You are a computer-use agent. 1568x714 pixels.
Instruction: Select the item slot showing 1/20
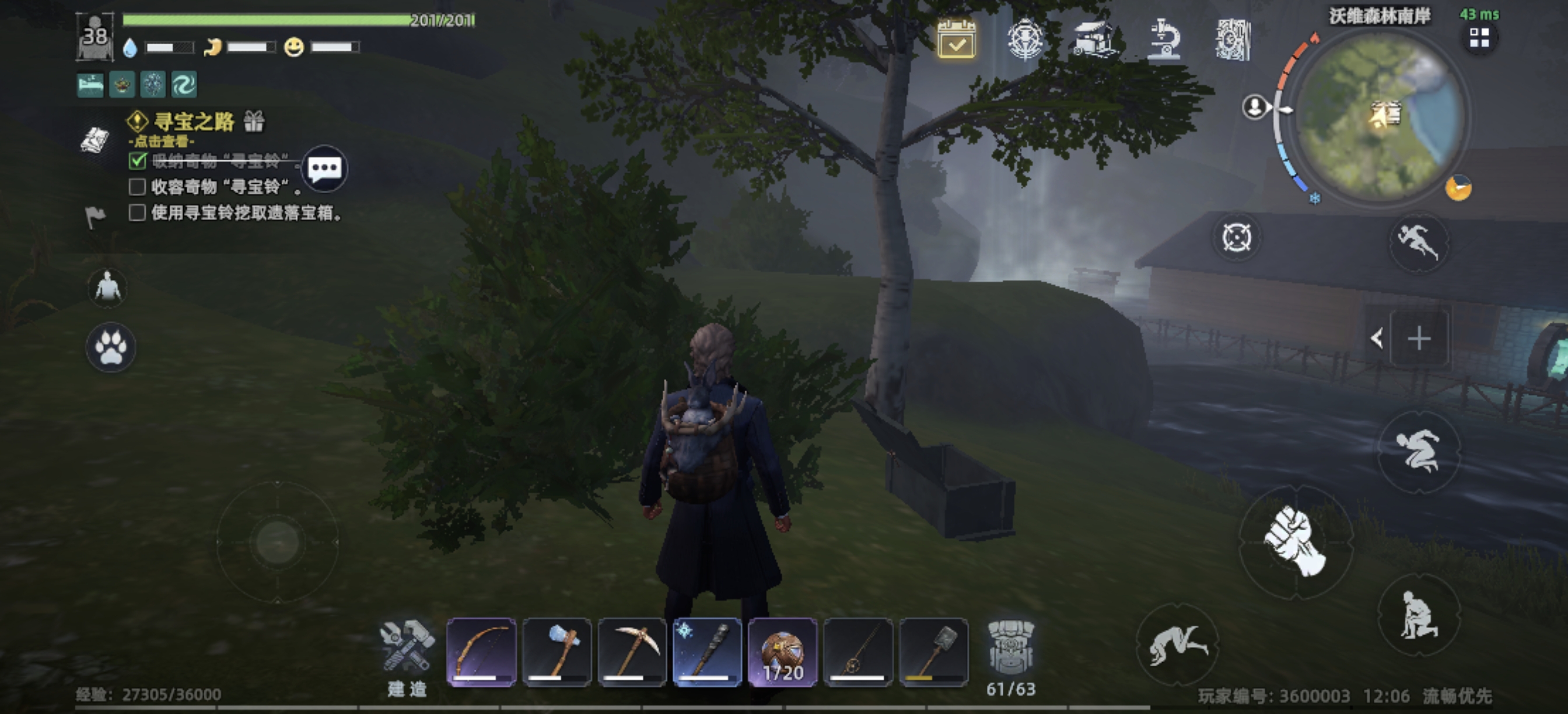[783, 652]
